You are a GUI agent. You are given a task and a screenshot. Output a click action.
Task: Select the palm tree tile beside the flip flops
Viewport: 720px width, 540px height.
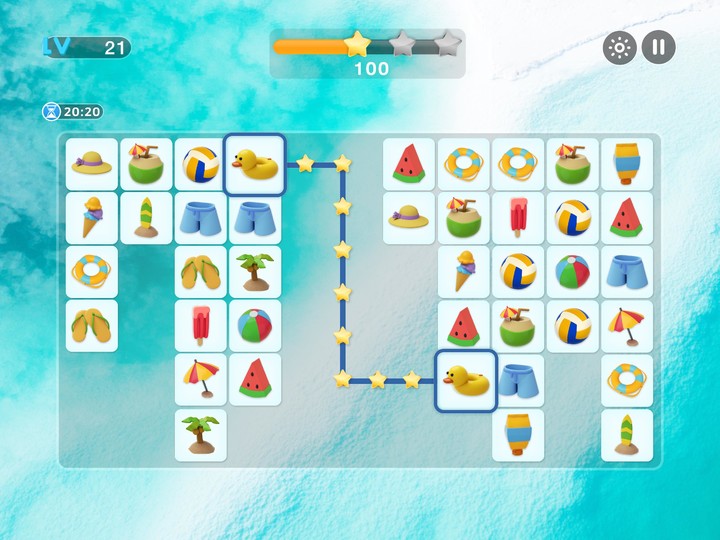(x=255, y=272)
